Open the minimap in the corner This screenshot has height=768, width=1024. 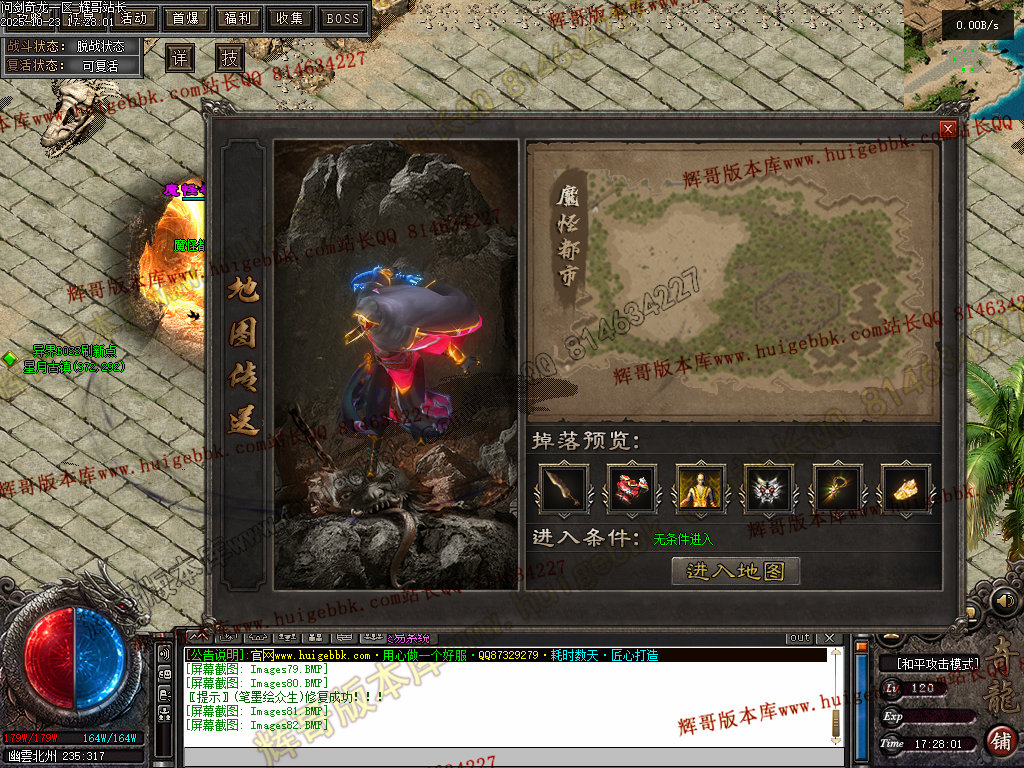tap(963, 55)
